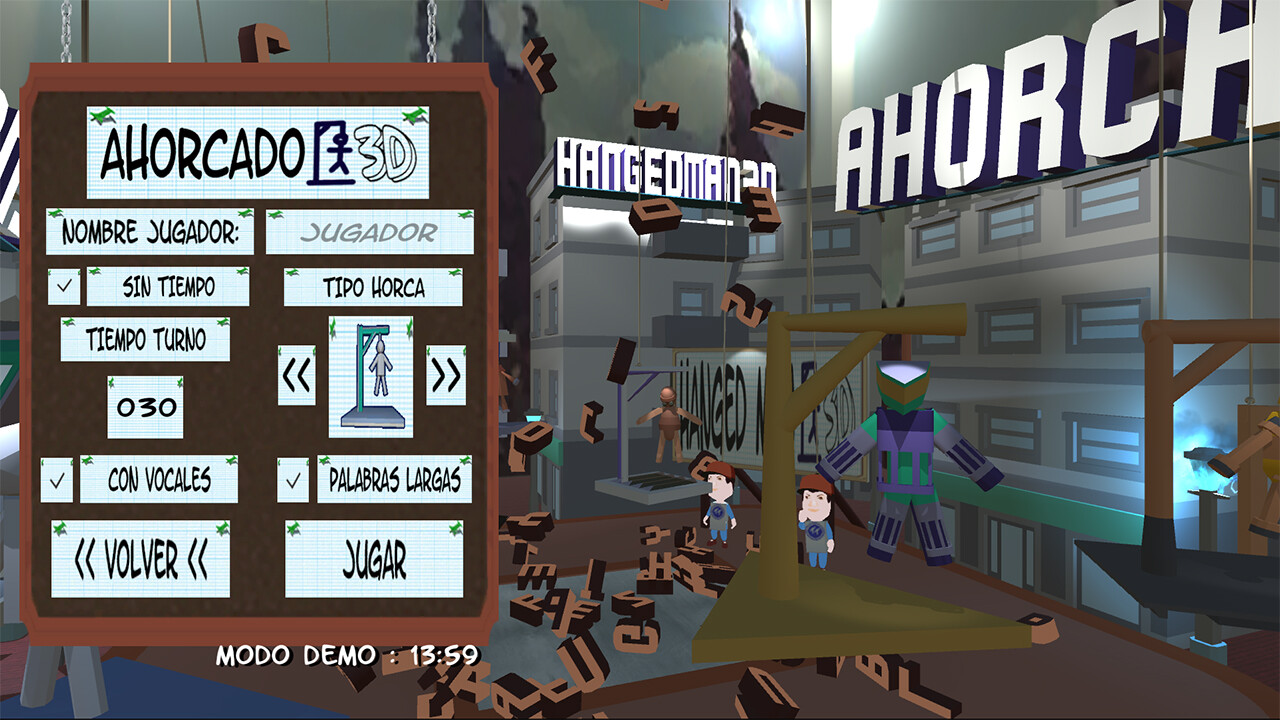Click the 030 turn time value
Viewport: 1280px width, 720px height.
coord(144,406)
